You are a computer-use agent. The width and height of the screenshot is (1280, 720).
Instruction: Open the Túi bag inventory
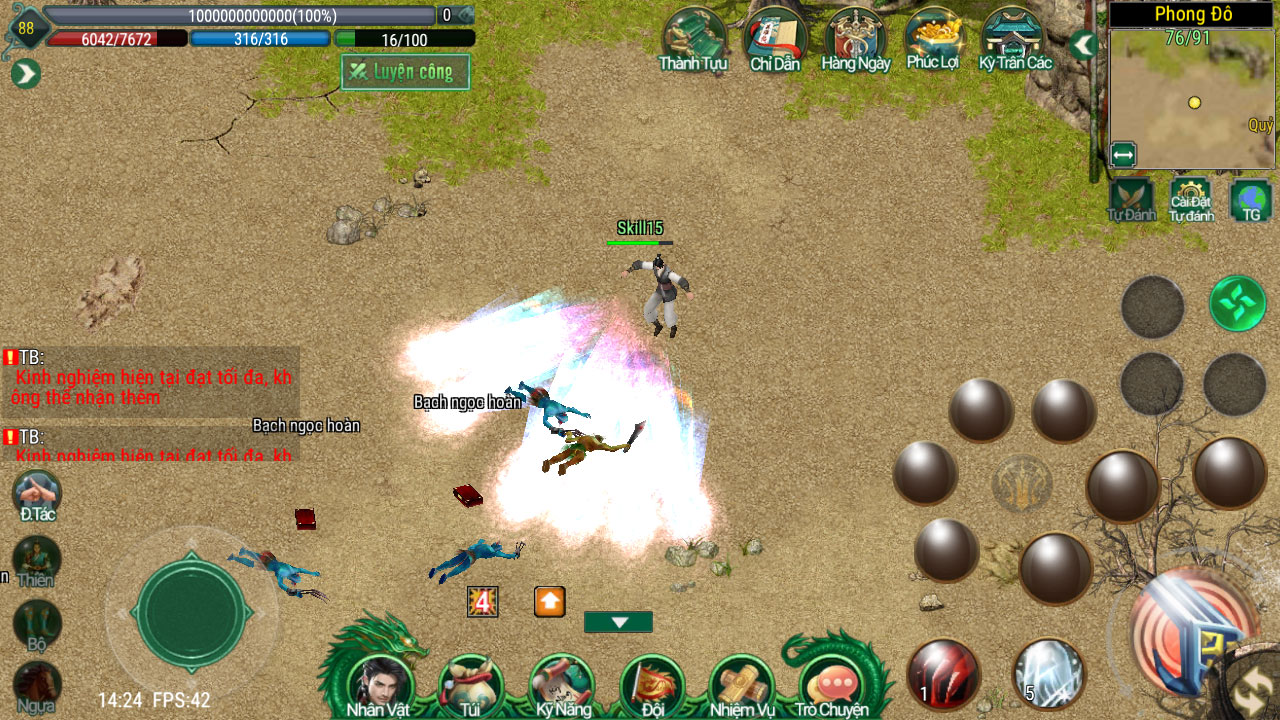pyautogui.click(x=469, y=684)
